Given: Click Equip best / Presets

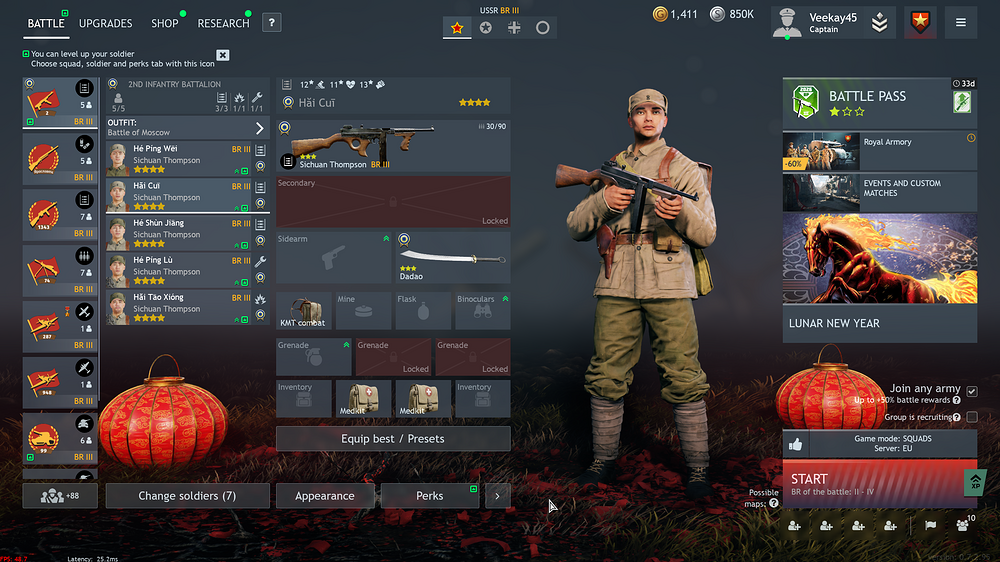Looking at the screenshot, I should [x=393, y=439].
